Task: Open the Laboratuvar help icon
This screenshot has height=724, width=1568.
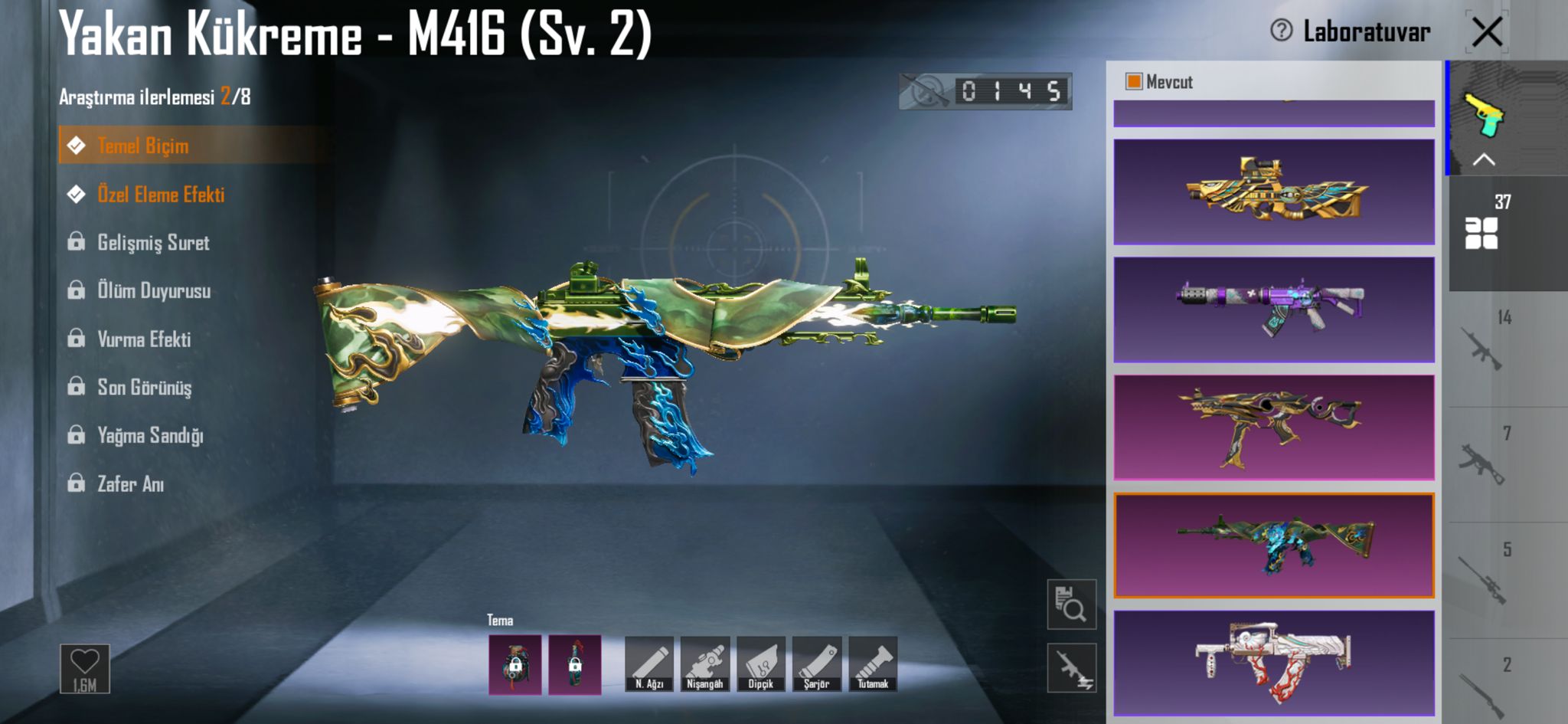Action: click(1281, 31)
